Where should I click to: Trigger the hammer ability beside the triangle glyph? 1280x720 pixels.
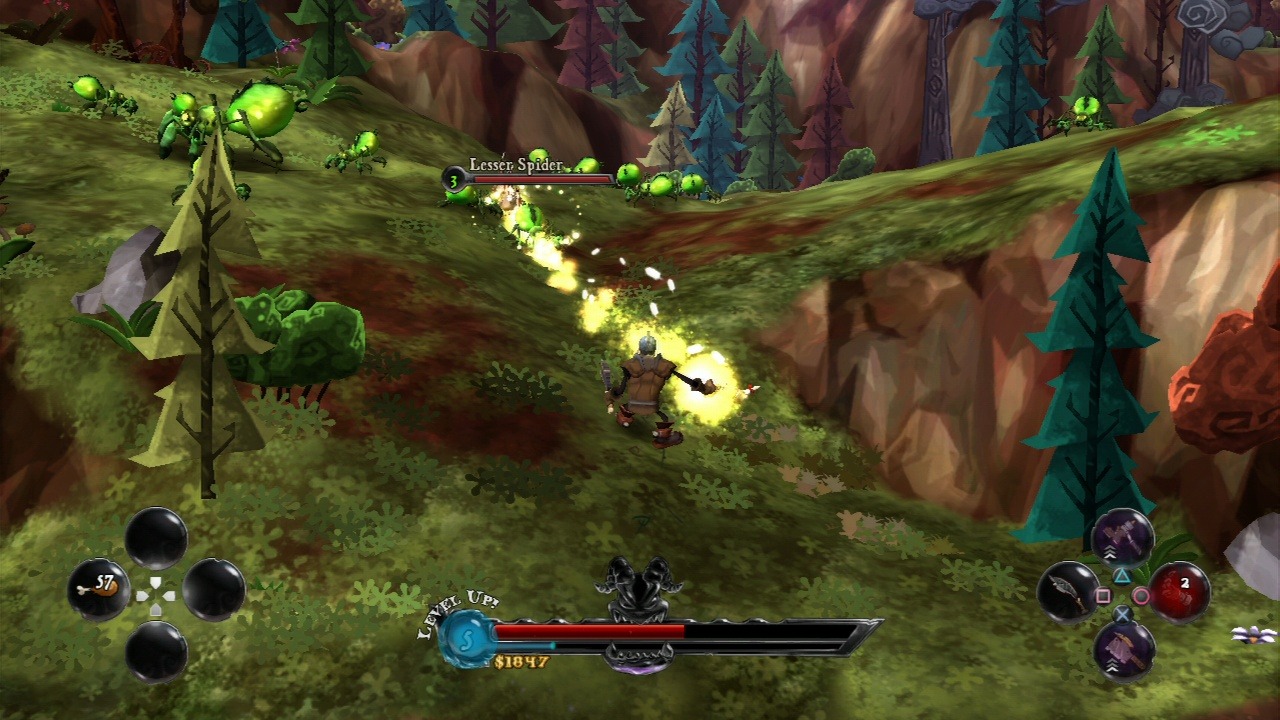coord(1123,538)
